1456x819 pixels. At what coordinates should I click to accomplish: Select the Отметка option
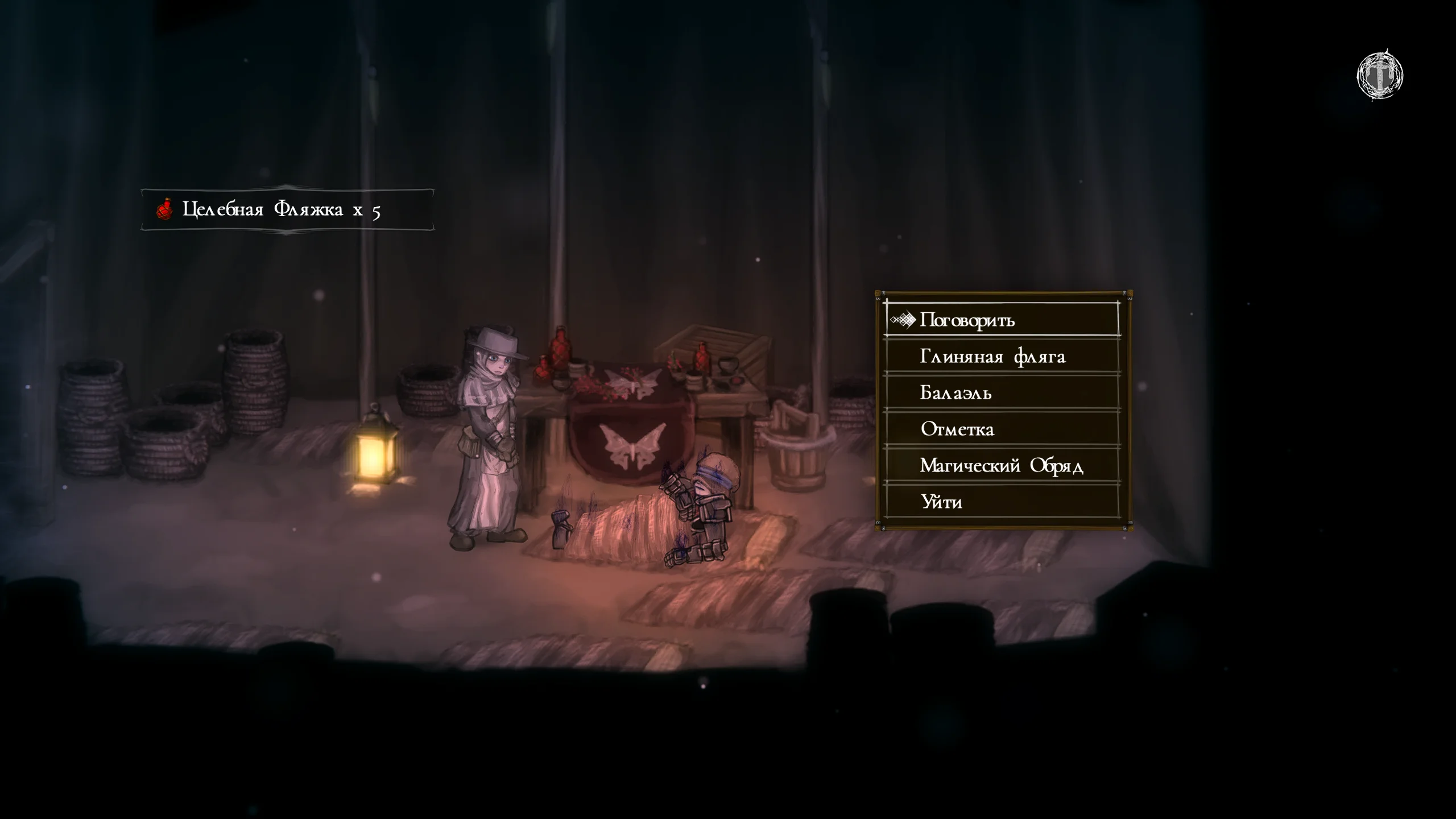click(957, 429)
